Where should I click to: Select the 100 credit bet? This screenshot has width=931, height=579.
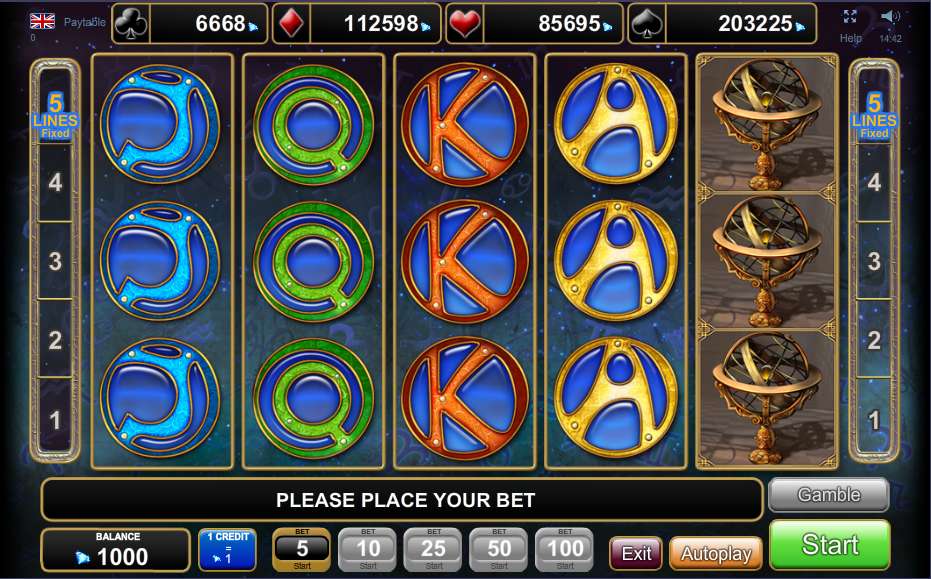point(565,549)
